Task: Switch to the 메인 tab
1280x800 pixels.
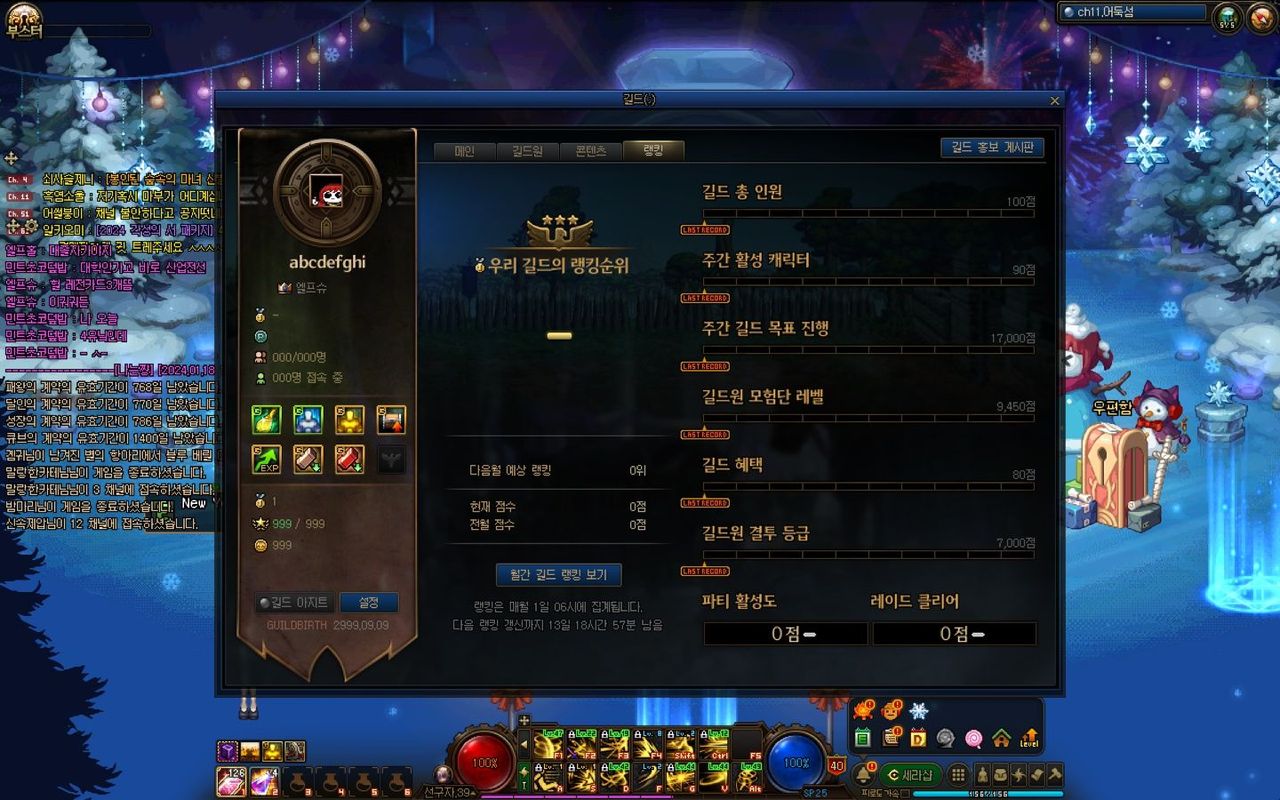Action: click(x=464, y=151)
